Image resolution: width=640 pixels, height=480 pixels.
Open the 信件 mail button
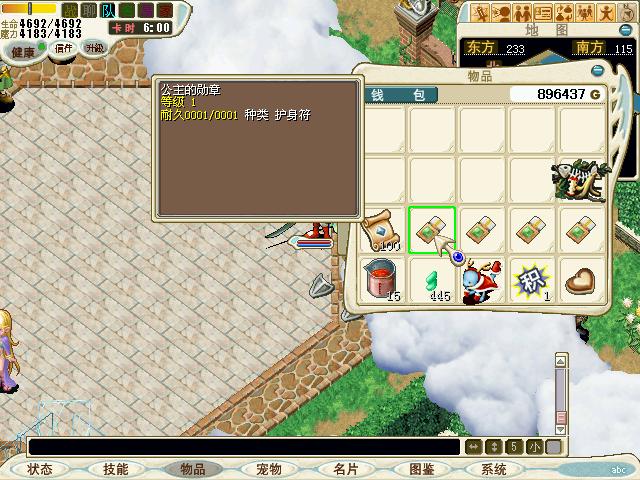tap(64, 48)
